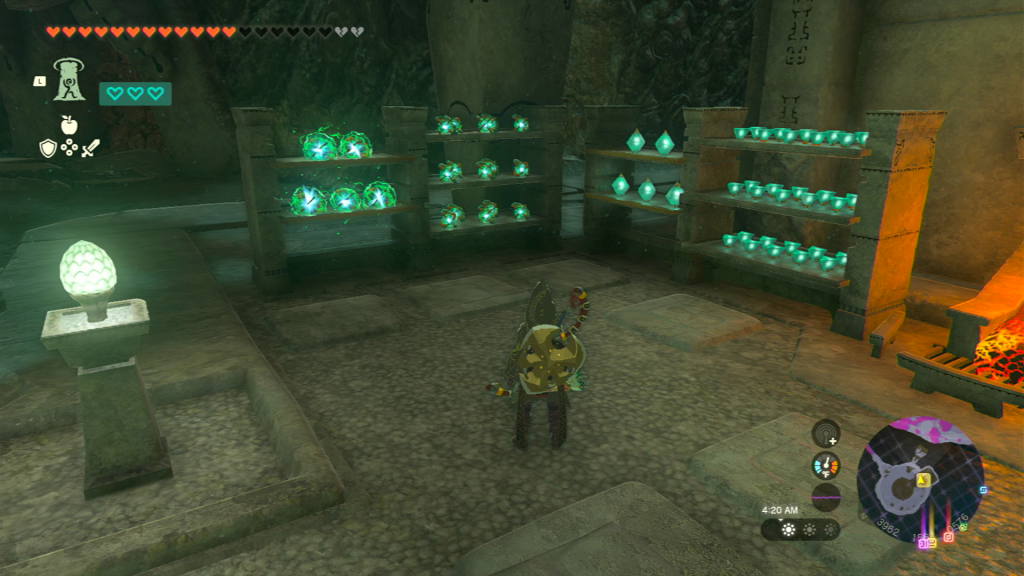Select the red pin marker on minimap

pos(948,538)
